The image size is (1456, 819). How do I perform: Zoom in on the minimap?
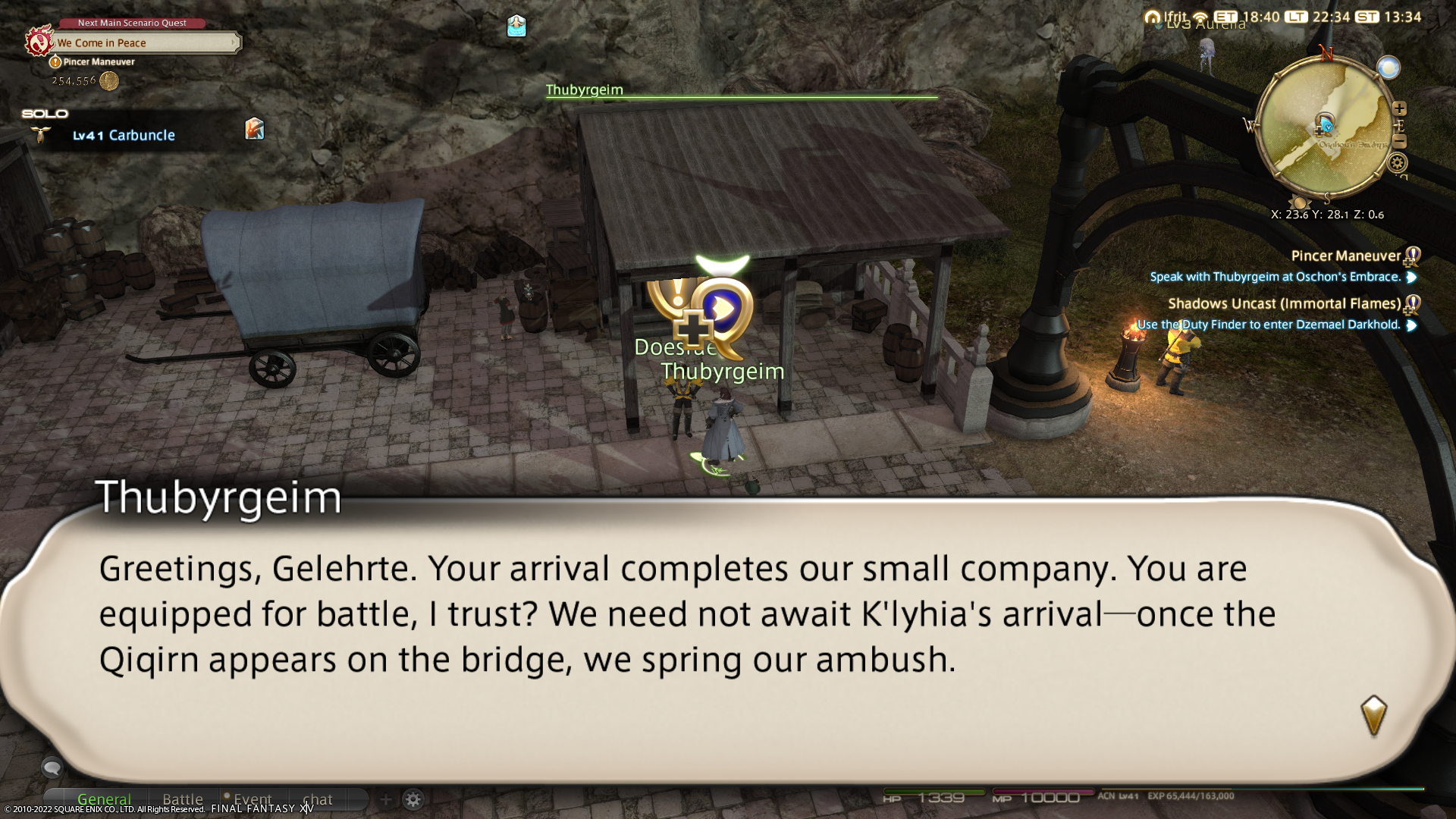pos(1400,109)
